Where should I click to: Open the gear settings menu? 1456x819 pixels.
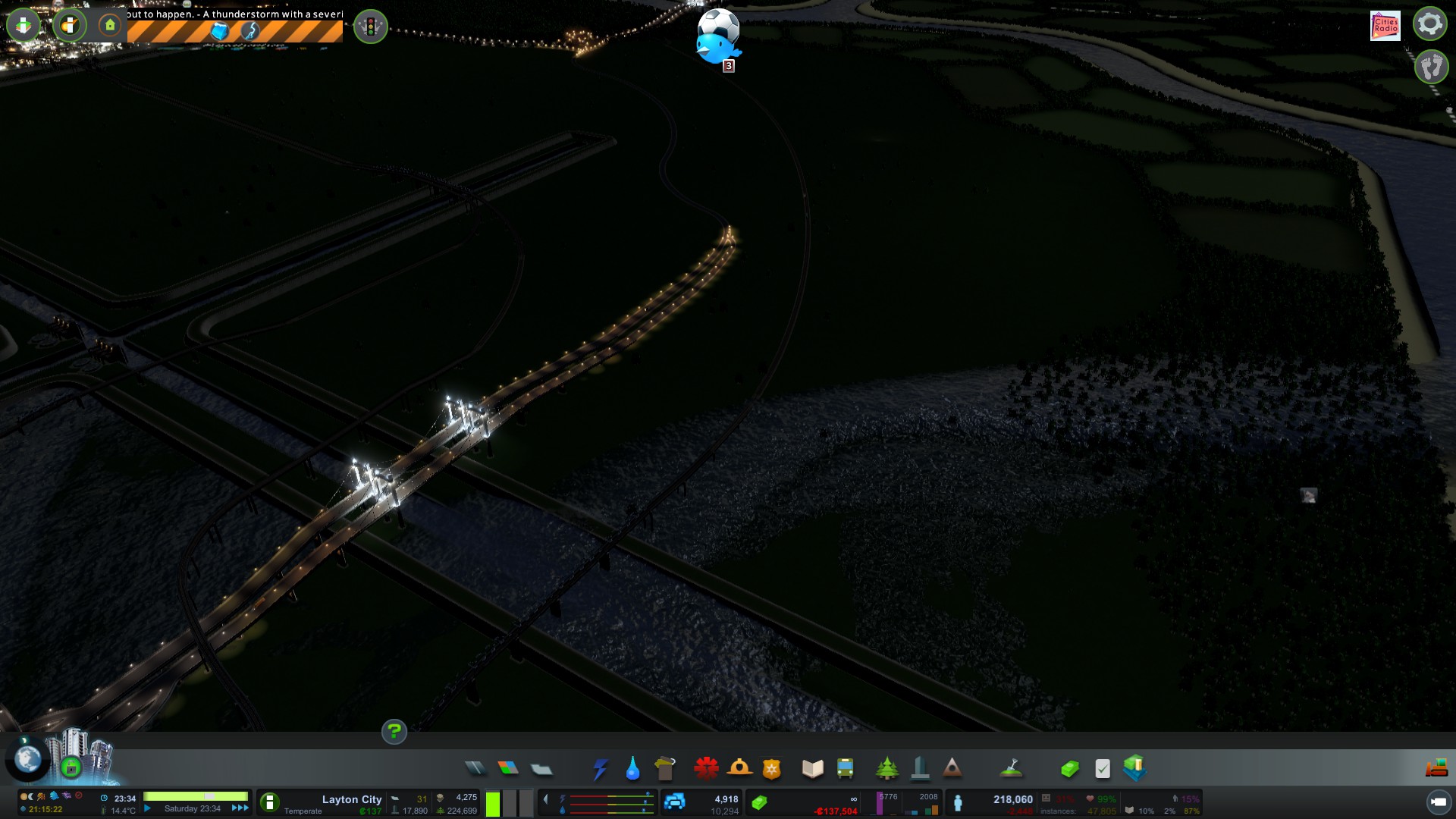(x=1429, y=24)
